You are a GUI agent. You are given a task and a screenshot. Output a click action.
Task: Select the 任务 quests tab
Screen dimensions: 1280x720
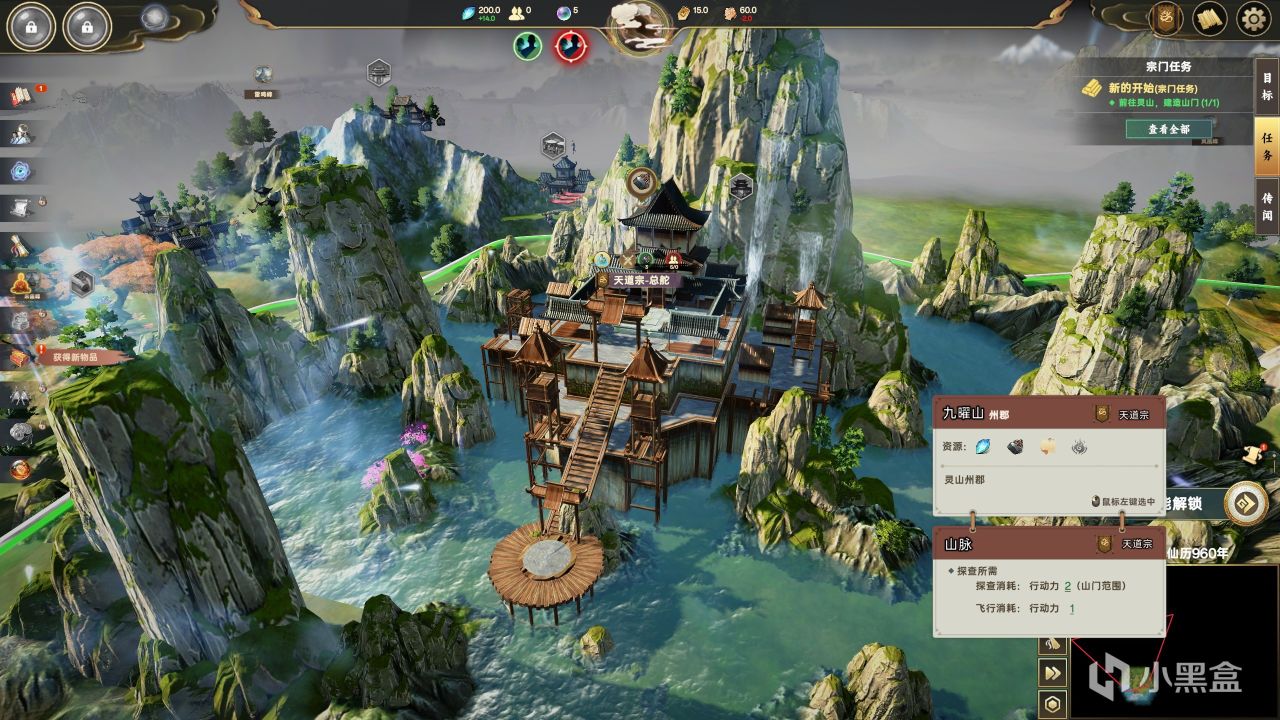[1267, 148]
